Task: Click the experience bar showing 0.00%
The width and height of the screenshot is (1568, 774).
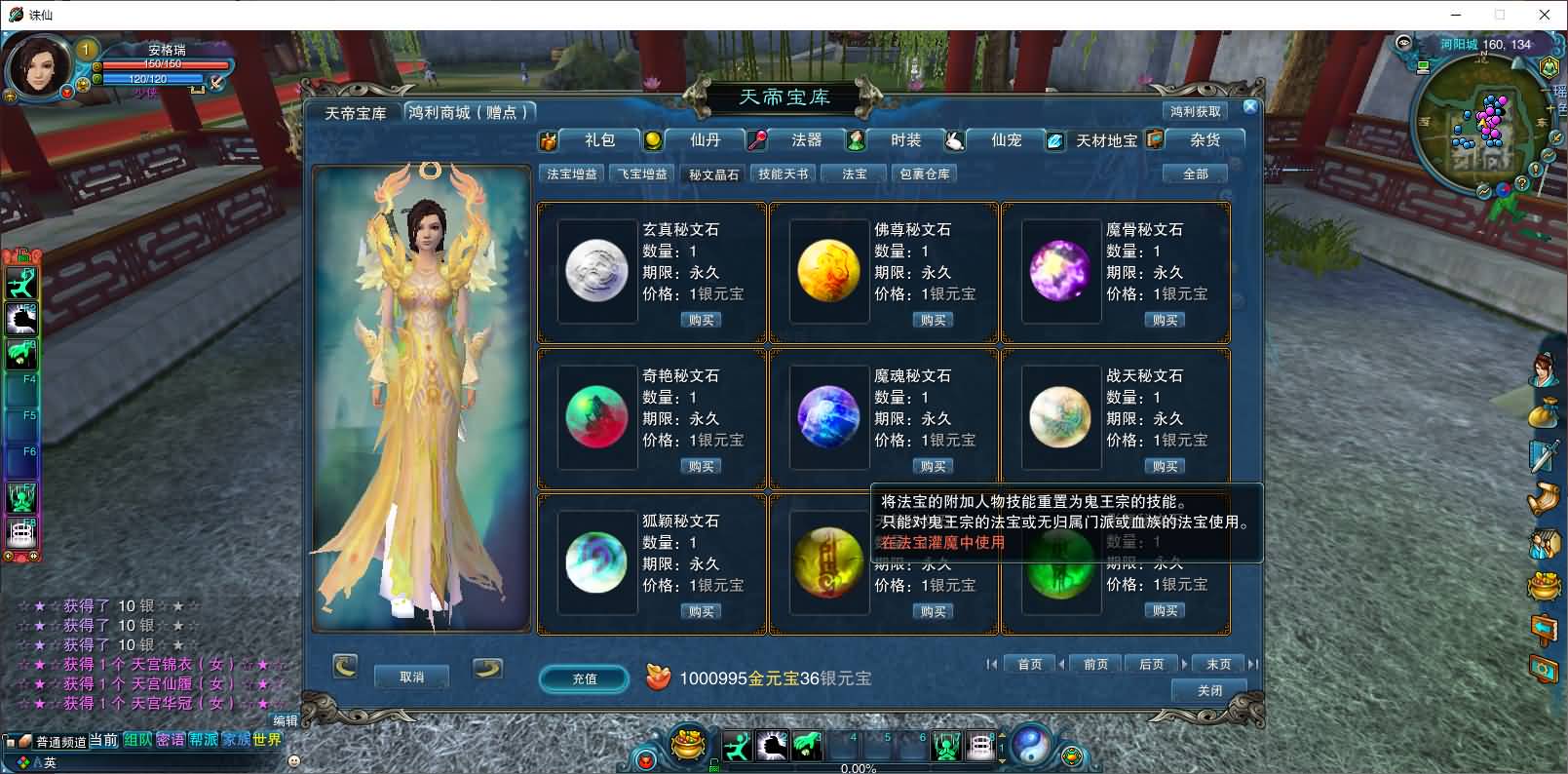Action: tap(858, 768)
